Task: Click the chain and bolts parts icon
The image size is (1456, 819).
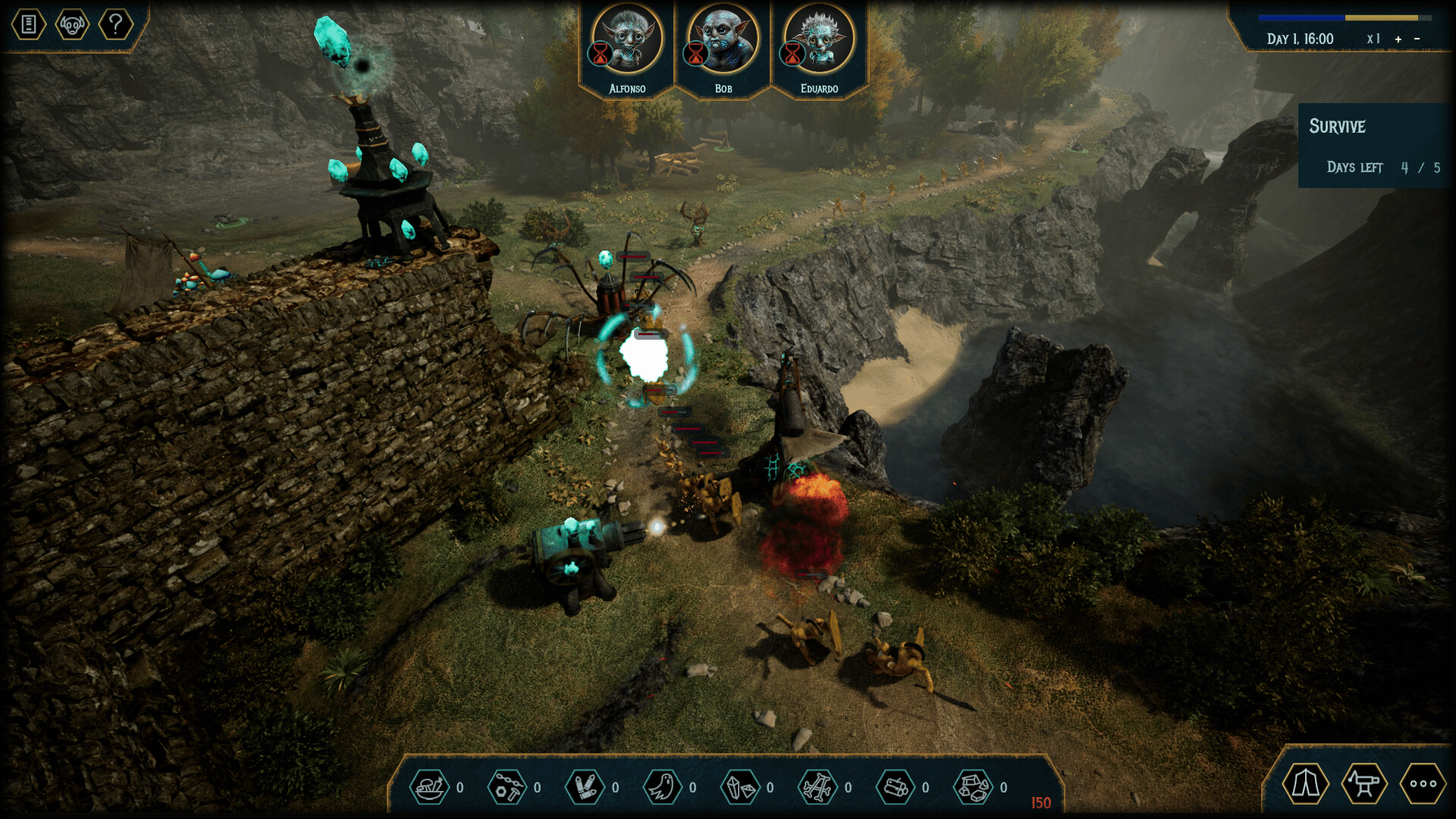Action: [x=507, y=787]
